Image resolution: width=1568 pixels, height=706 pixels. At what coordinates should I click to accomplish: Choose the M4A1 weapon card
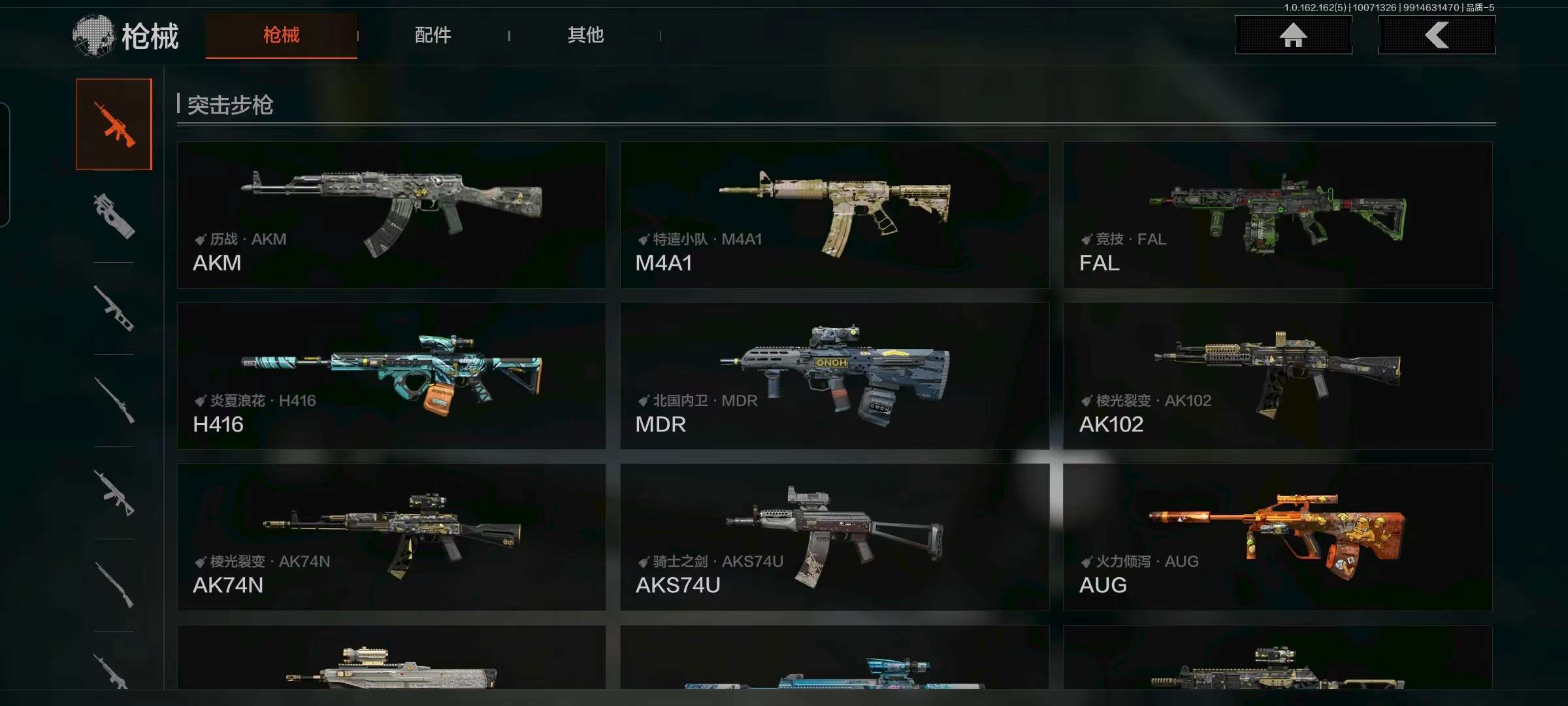834,215
